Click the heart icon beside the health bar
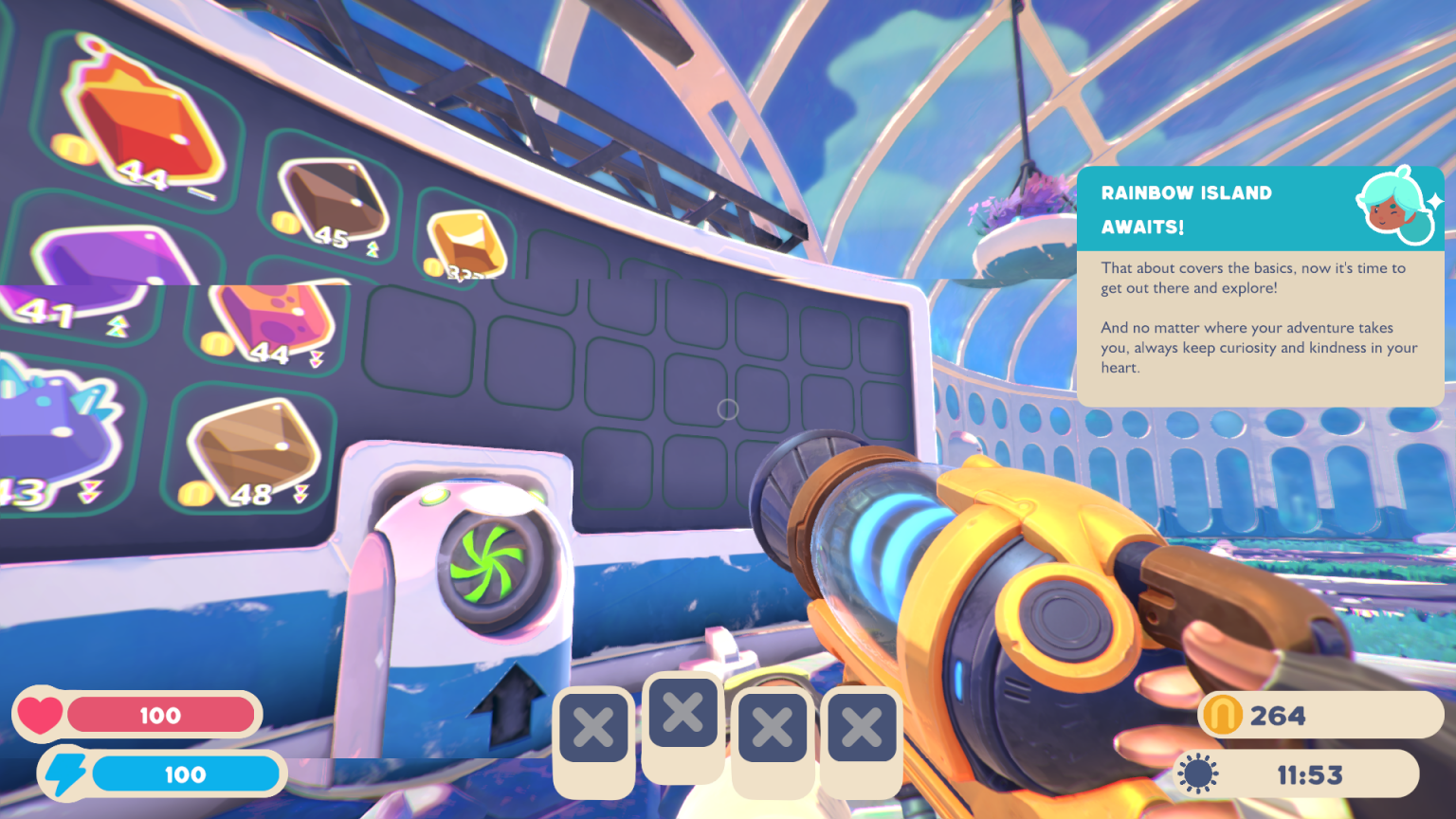The height and width of the screenshot is (819, 1456). click(x=43, y=715)
